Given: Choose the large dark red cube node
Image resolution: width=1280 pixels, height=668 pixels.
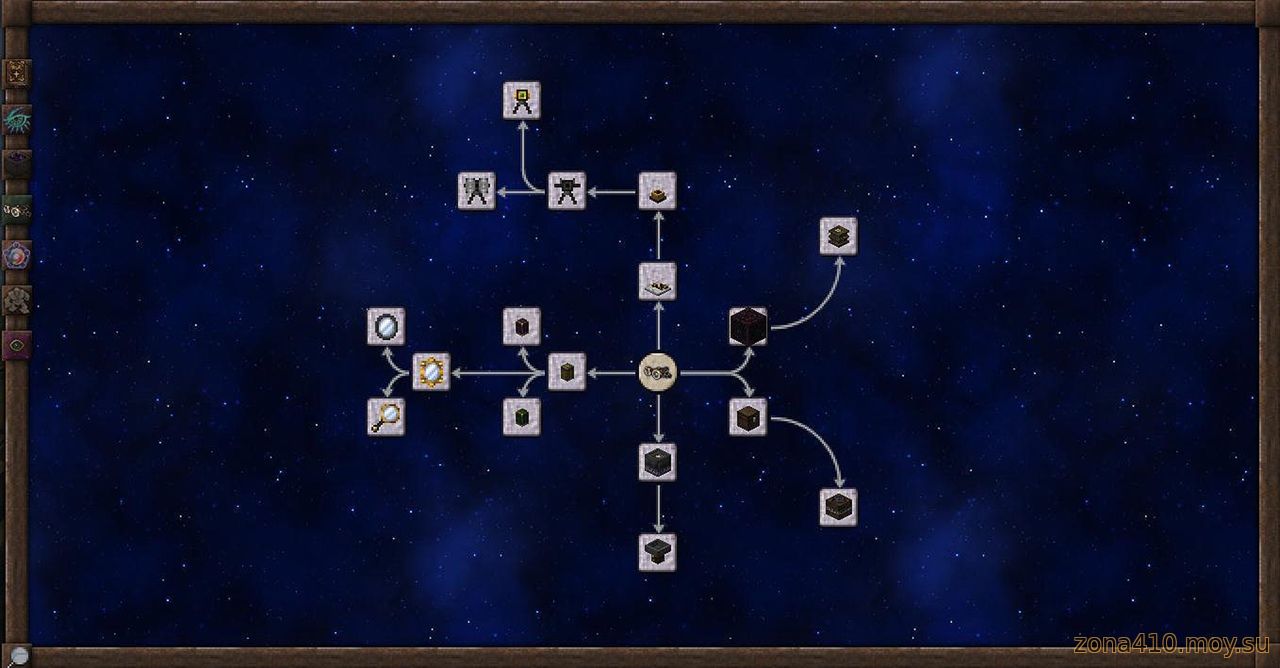Looking at the screenshot, I should (x=748, y=326).
